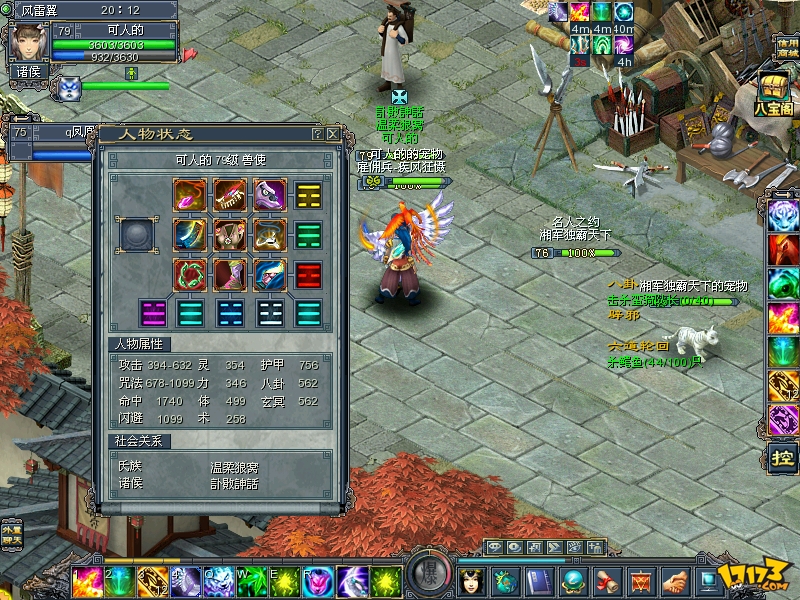
Task: Select the magenta trigram slot
Action: click(152, 313)
